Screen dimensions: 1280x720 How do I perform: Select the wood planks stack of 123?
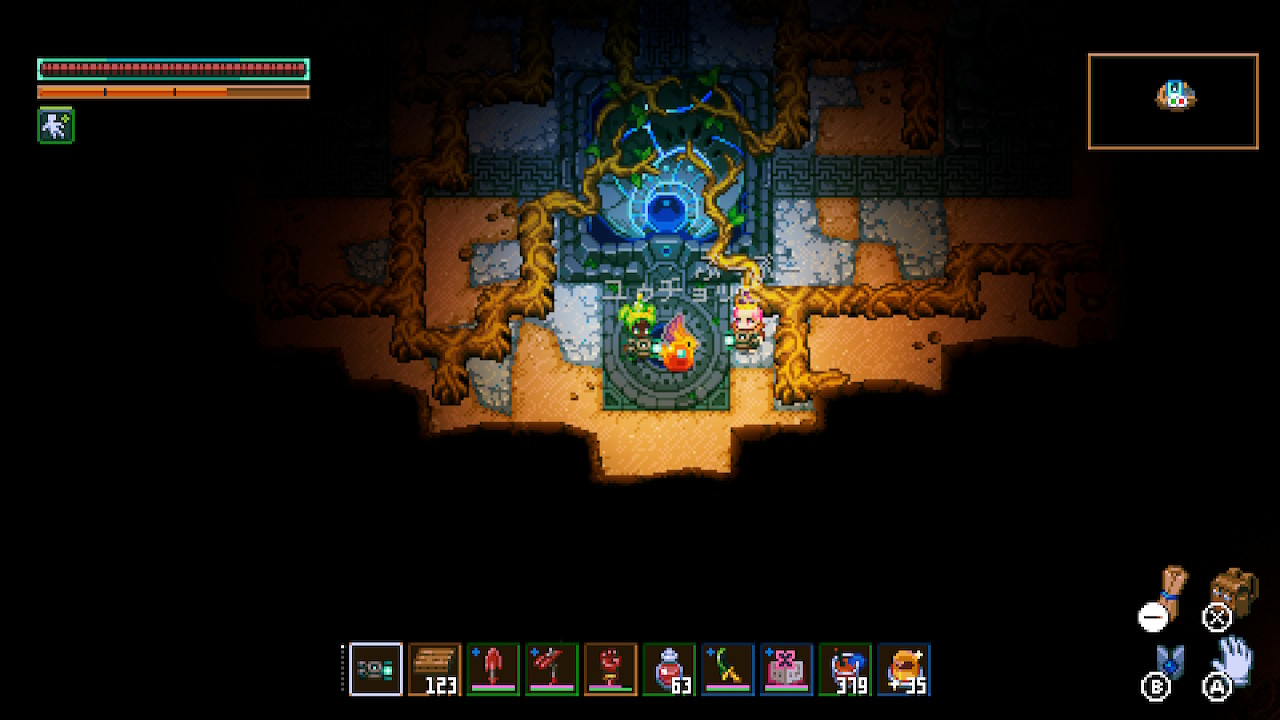435,669
